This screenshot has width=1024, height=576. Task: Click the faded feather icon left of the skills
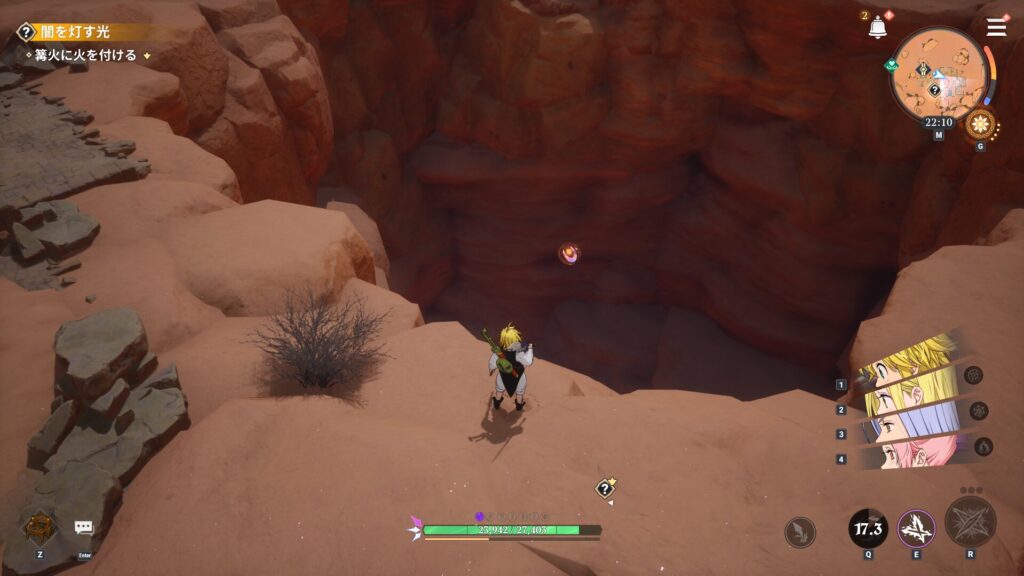(800, 532)
